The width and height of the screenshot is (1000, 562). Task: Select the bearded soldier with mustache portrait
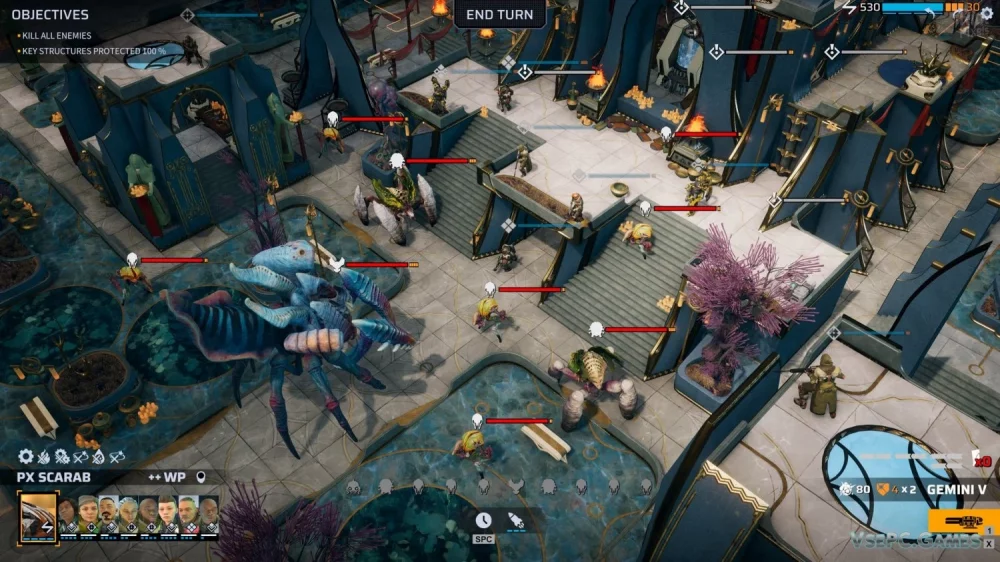[108, 513]
